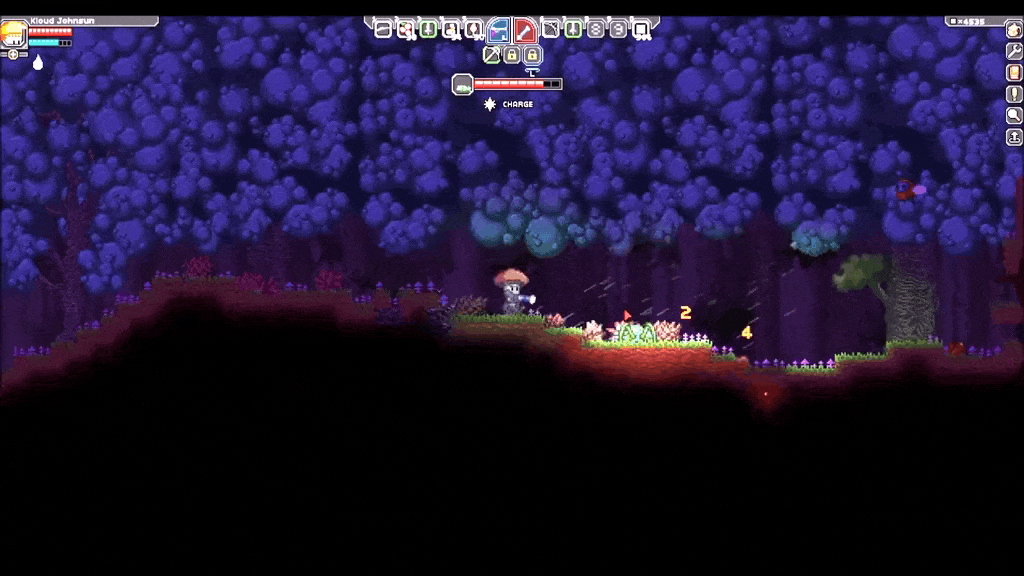The height and width of the screenshot is (576, 1024).
Task: Choose the bow hotbar slot
Action: [x=550, y=29]
